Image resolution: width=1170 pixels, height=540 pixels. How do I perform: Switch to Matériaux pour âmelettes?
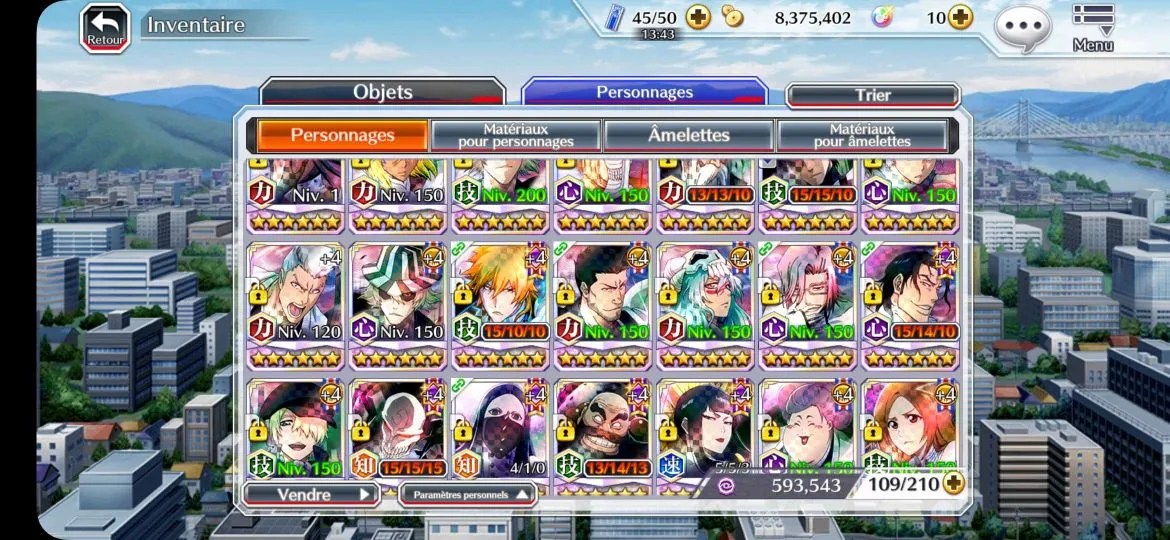click(861, 135)
